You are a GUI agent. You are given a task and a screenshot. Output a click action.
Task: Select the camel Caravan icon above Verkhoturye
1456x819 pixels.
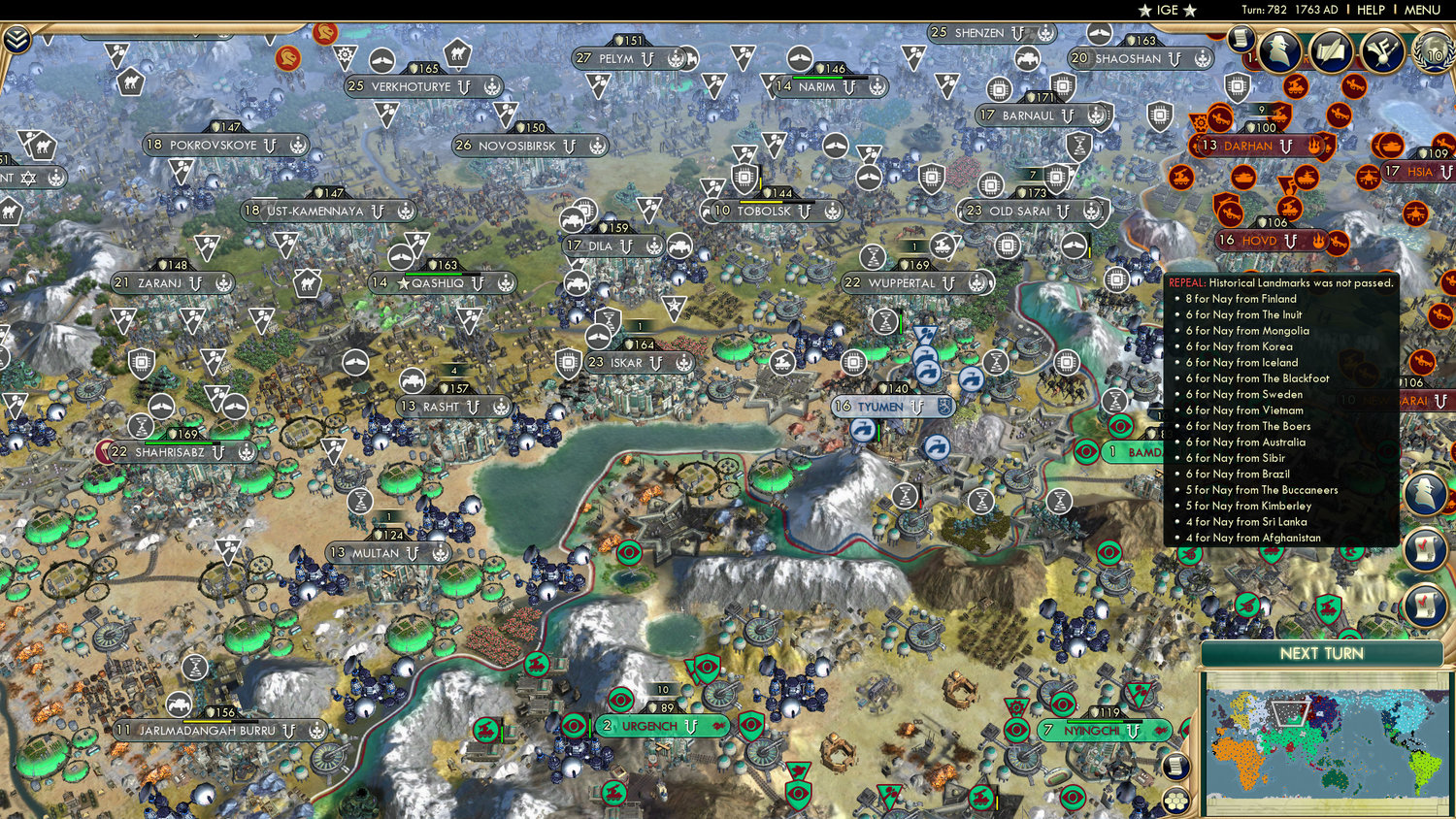(457, 52)
